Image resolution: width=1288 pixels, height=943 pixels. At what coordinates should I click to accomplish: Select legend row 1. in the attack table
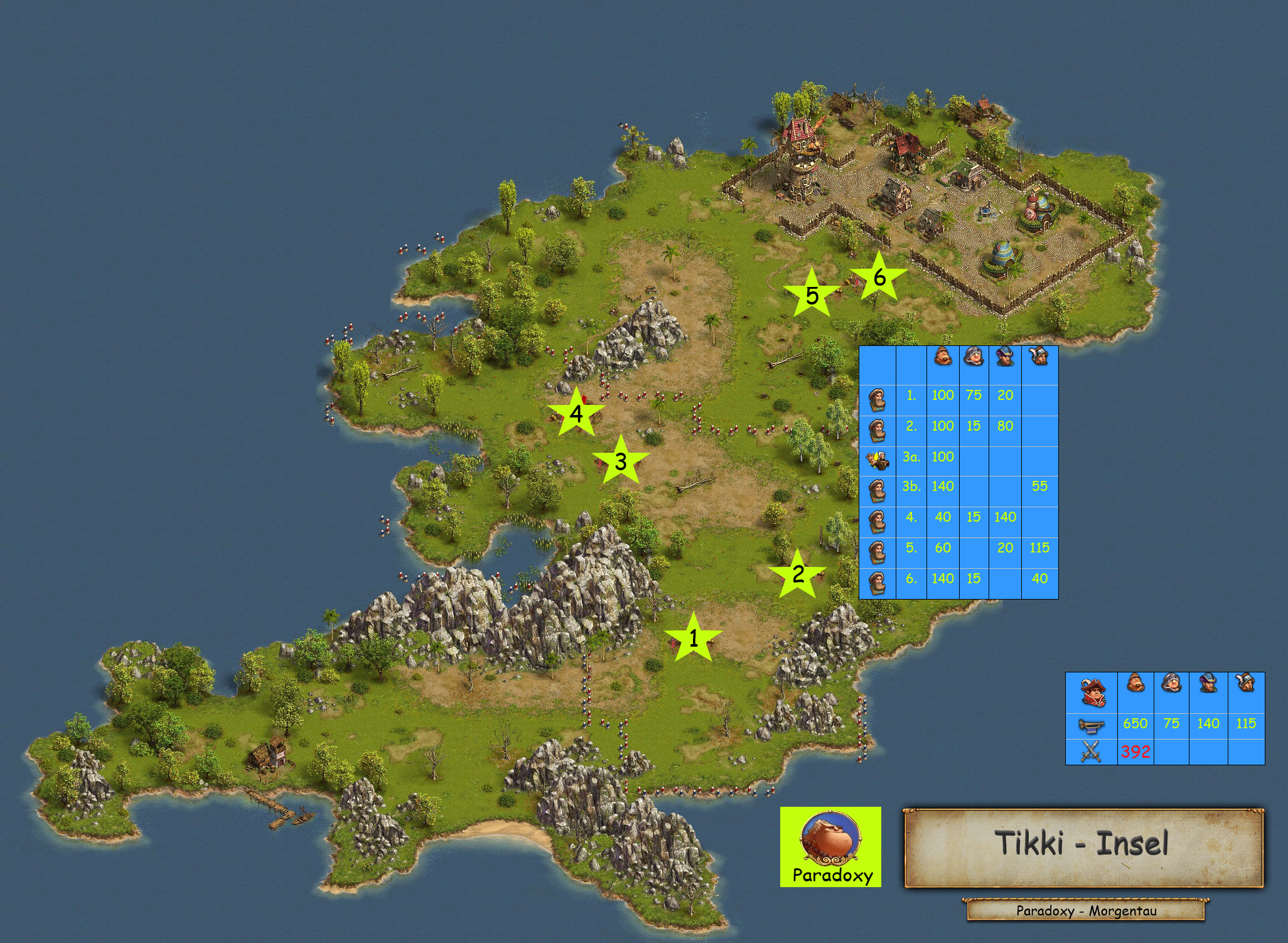click(x=958, y=396)
